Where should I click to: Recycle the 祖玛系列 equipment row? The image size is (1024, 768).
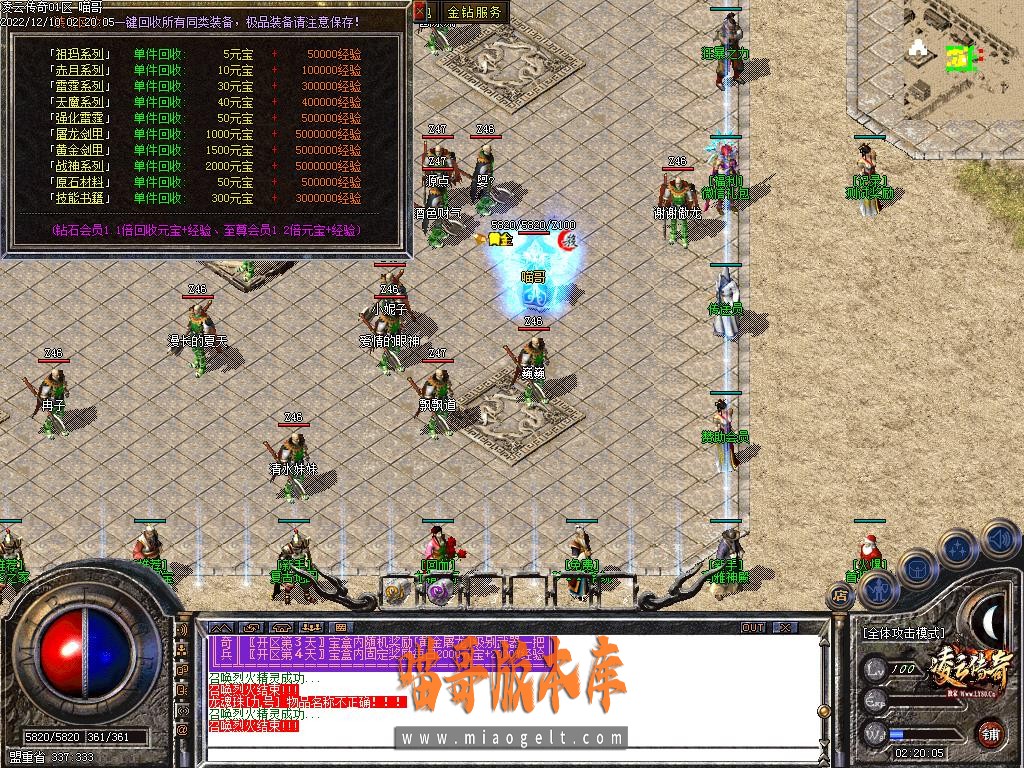pos(80,54)
